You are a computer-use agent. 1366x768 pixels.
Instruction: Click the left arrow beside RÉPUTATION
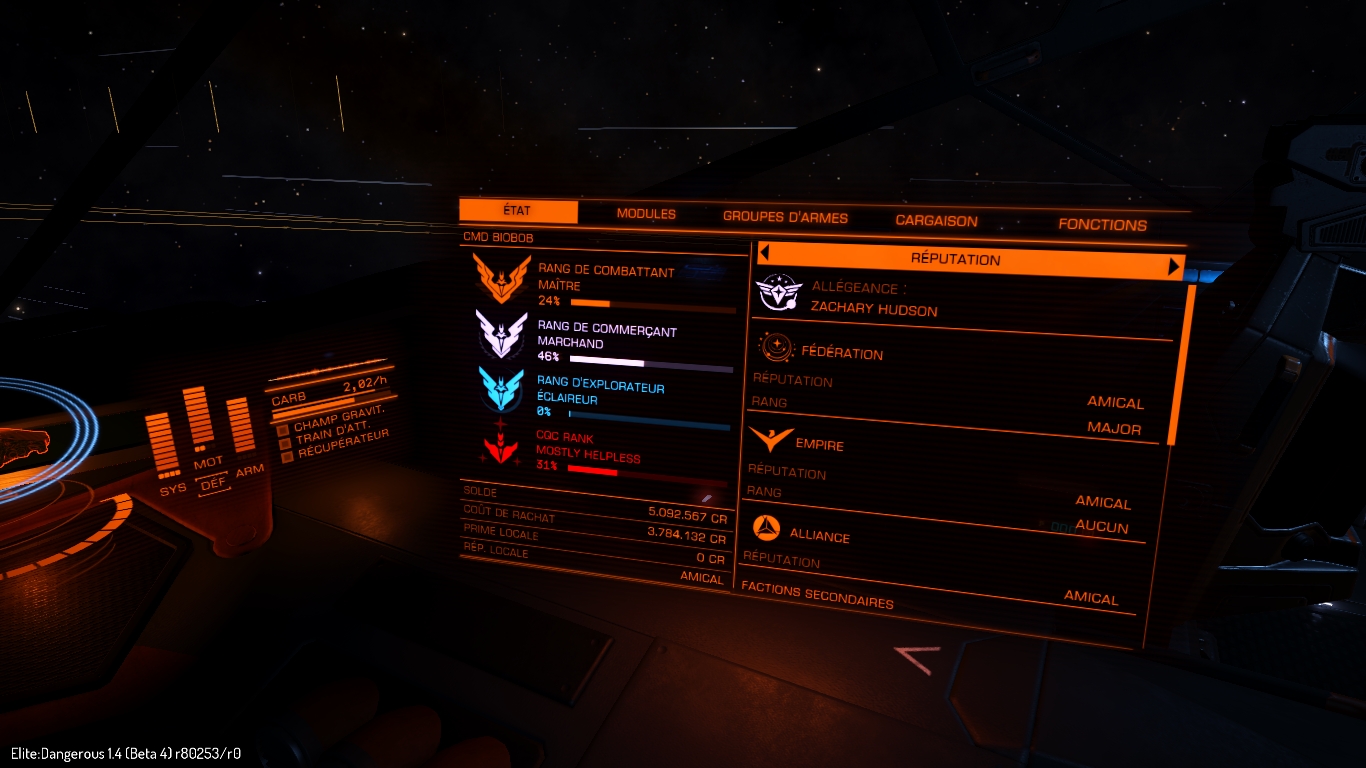pos(764,253)
